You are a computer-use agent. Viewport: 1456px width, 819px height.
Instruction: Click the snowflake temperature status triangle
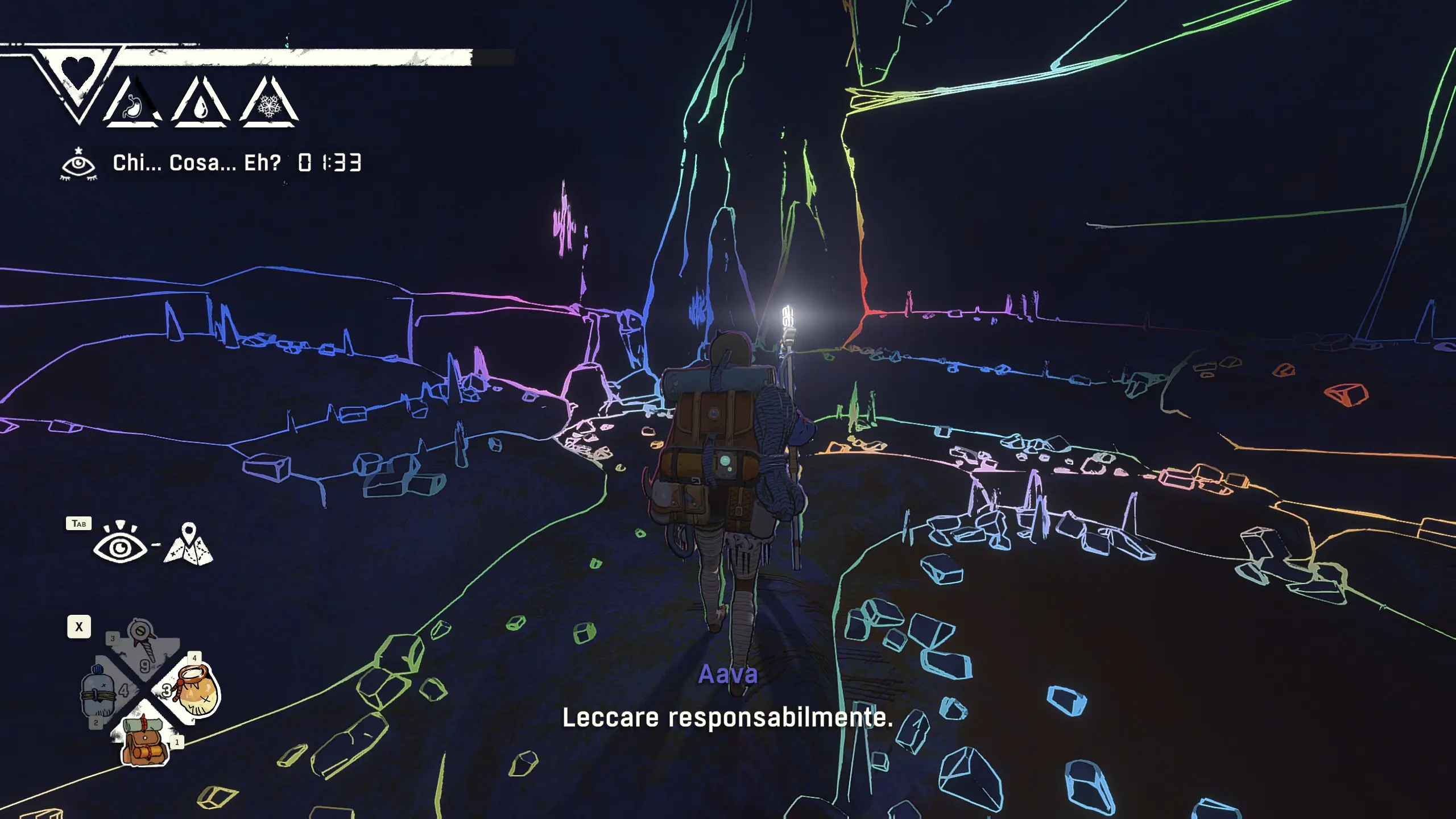[269, 104]
